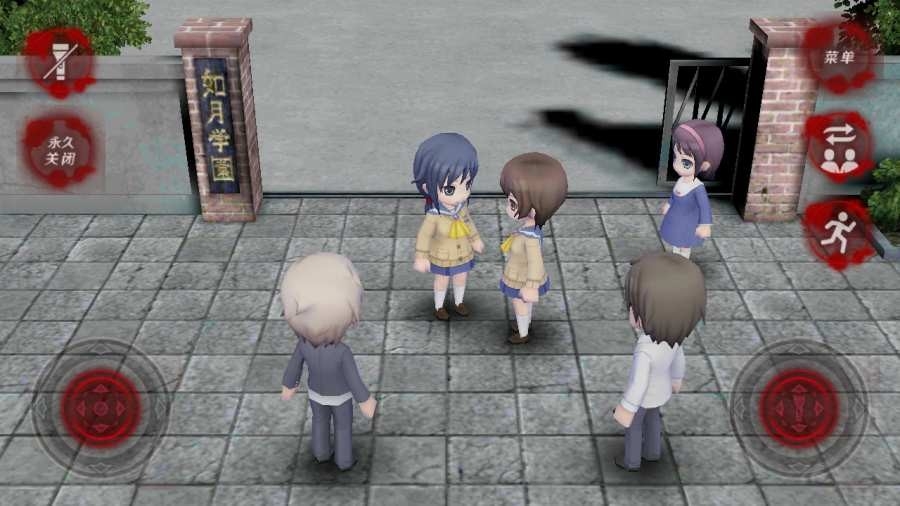This screenshot has height=506, width=900.
Task: Open the 菜单 menu button
Action: (x=840, y=57)
